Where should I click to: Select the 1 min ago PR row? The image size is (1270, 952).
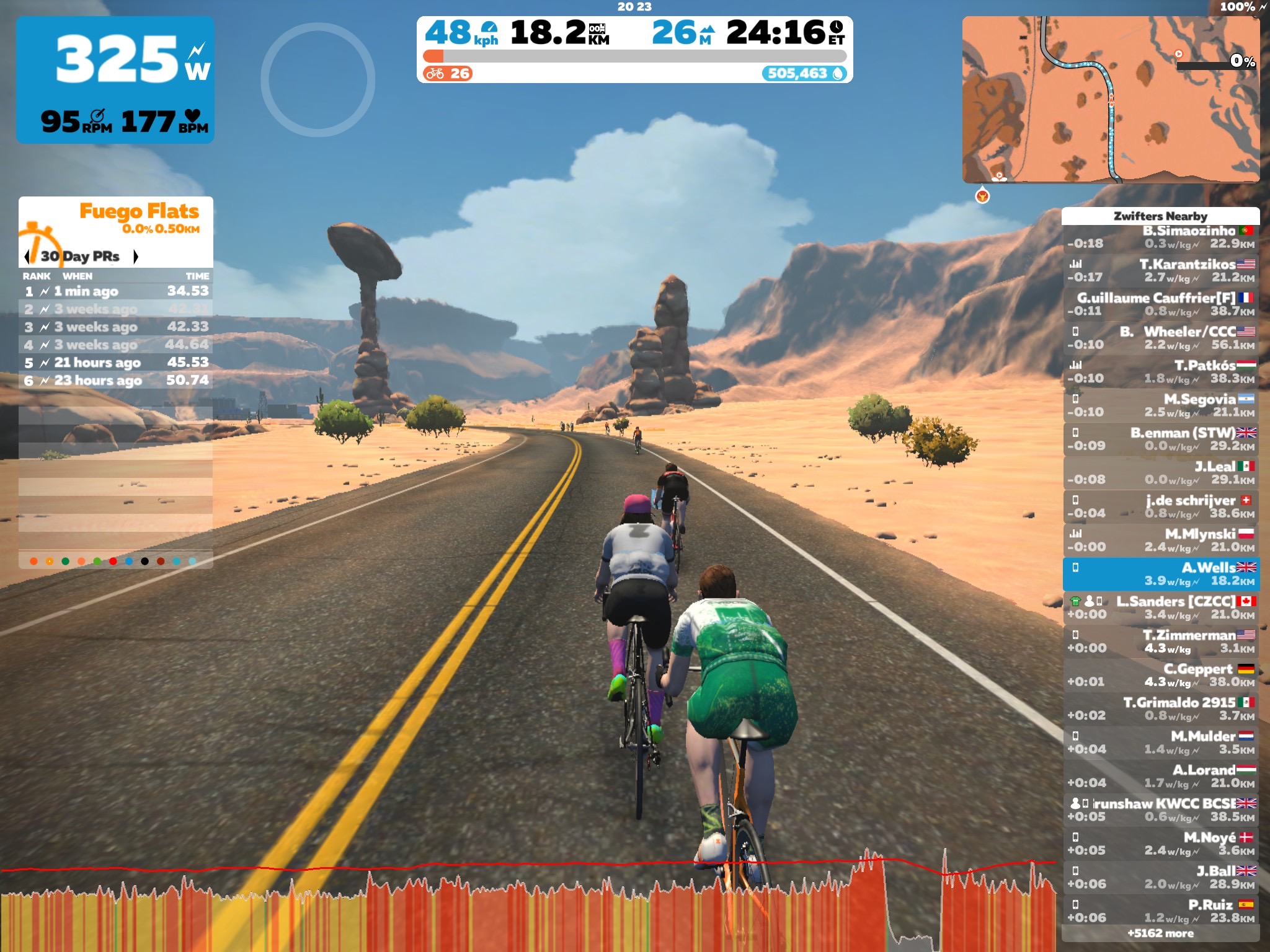pos(116,291)
